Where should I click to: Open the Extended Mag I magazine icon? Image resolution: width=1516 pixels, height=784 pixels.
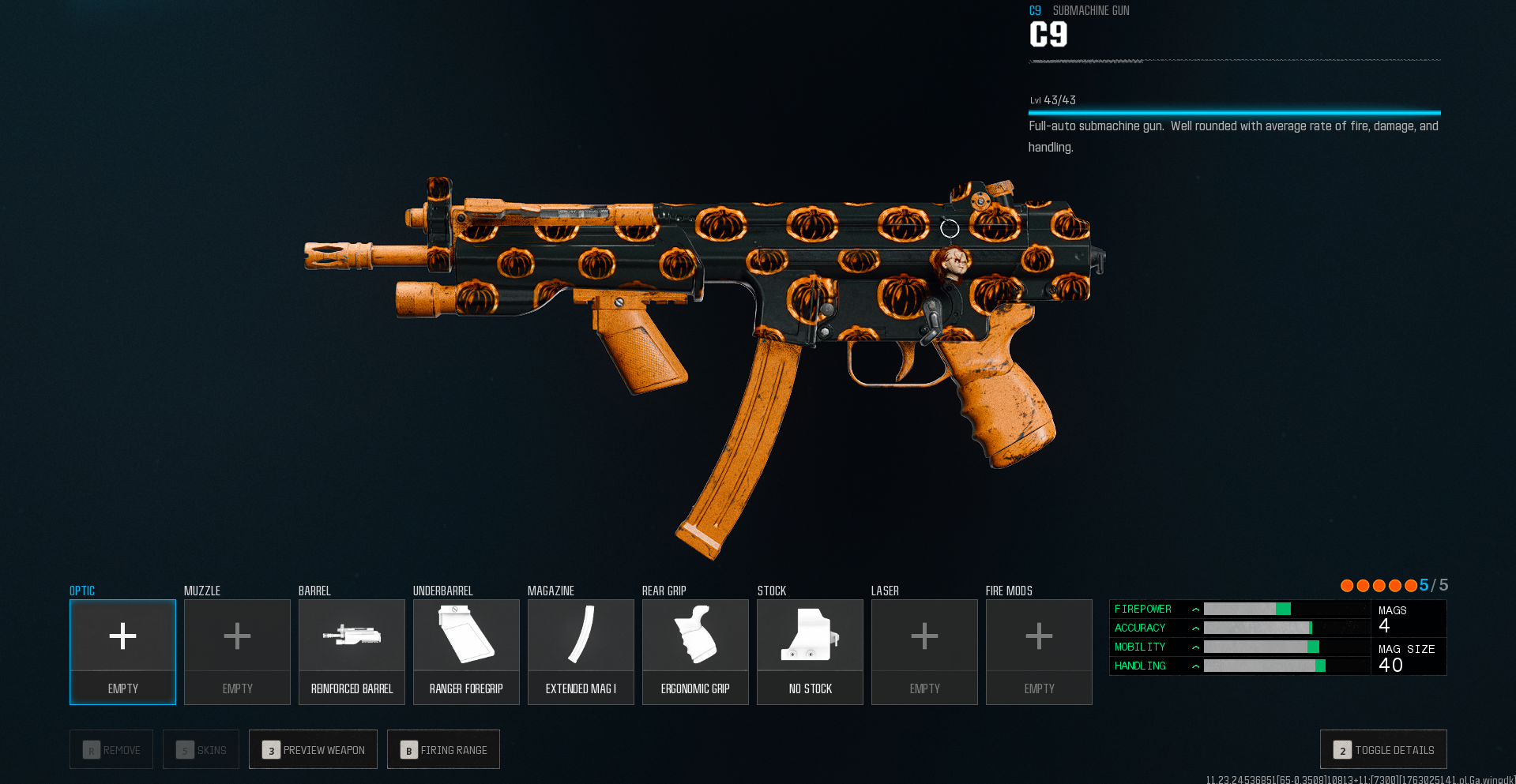click(580, 636)
